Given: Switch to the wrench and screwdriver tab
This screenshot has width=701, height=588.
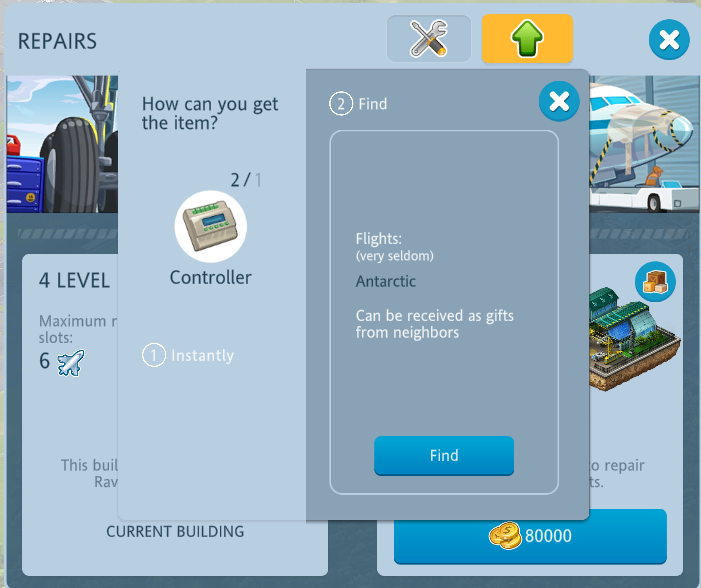Looking at the screenshot, I should point(429,39).
